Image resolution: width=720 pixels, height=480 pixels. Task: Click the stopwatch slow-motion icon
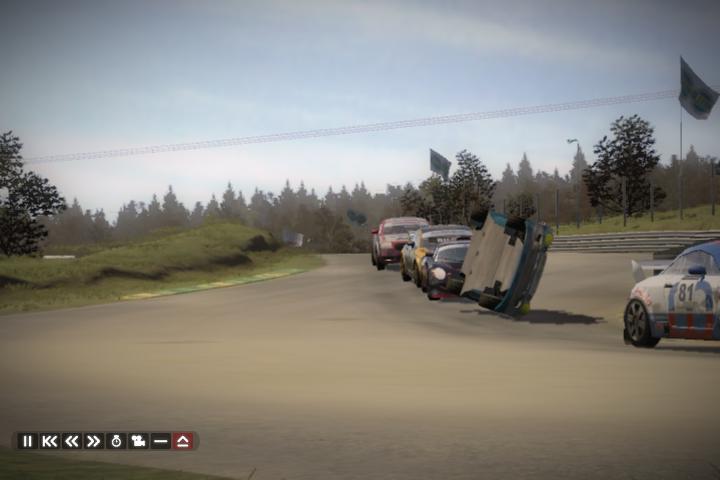[x=116, y=441]
